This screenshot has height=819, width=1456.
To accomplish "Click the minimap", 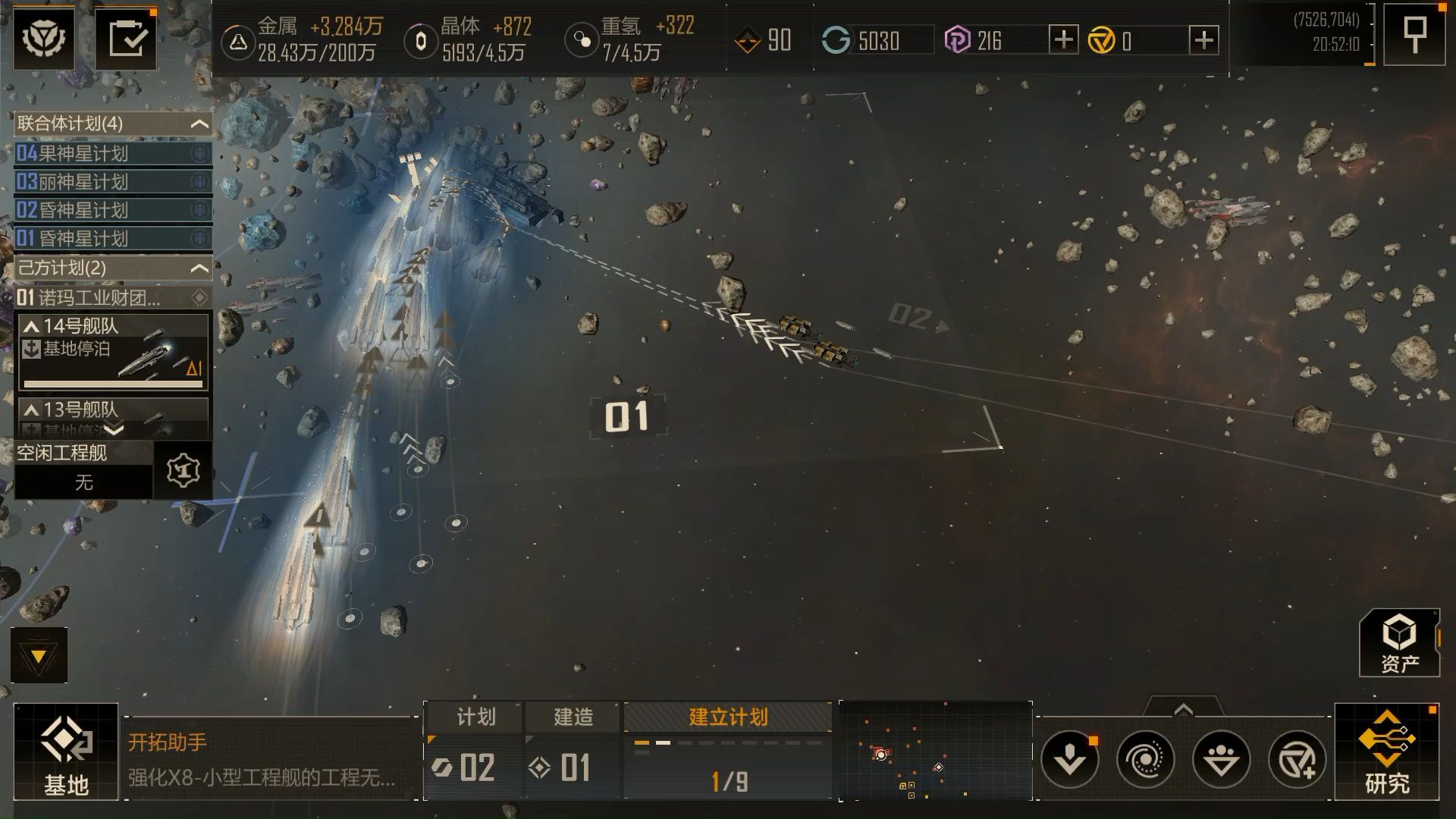I will pos(935,752).
